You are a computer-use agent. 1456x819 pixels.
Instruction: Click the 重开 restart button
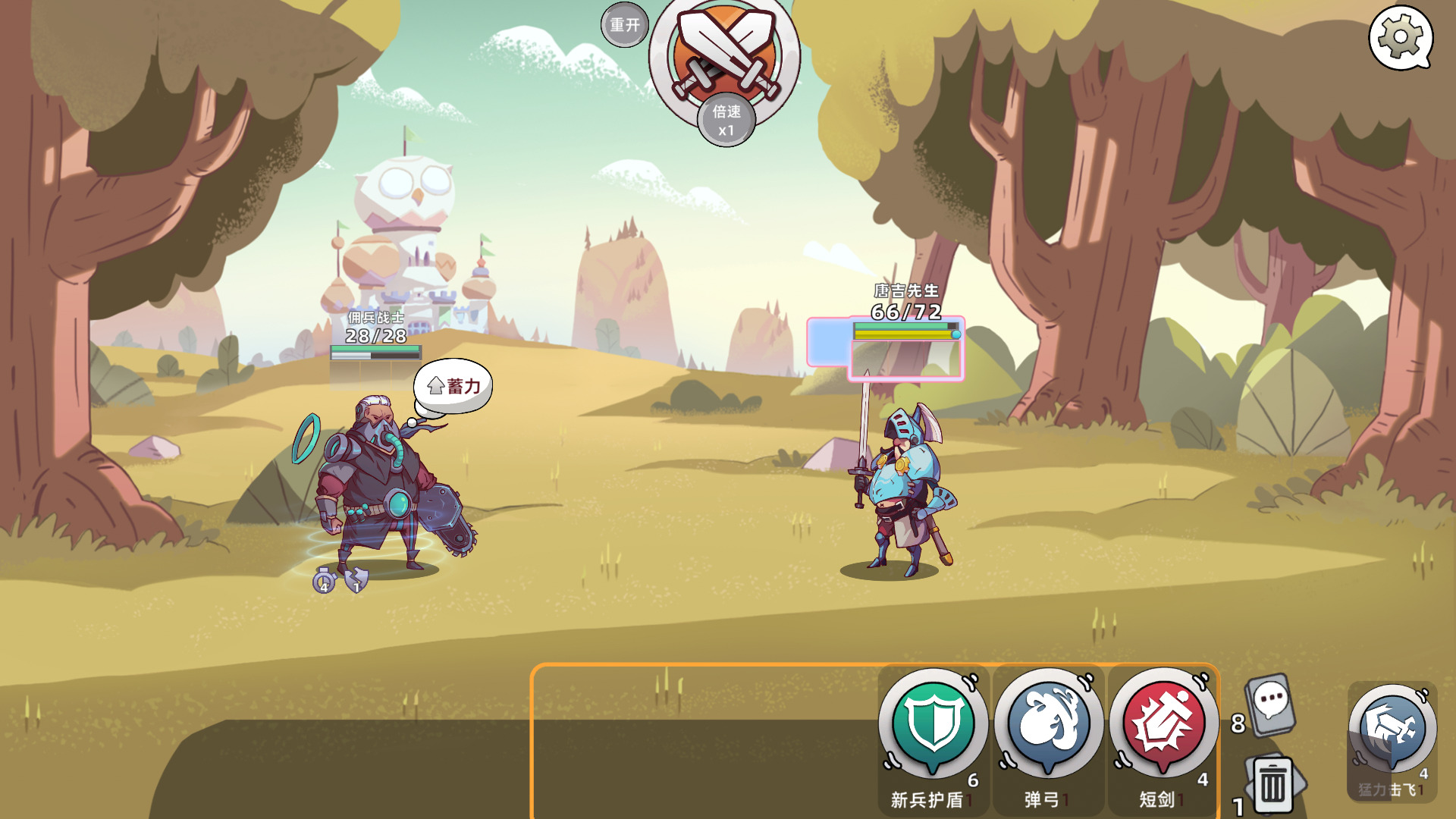624,25
